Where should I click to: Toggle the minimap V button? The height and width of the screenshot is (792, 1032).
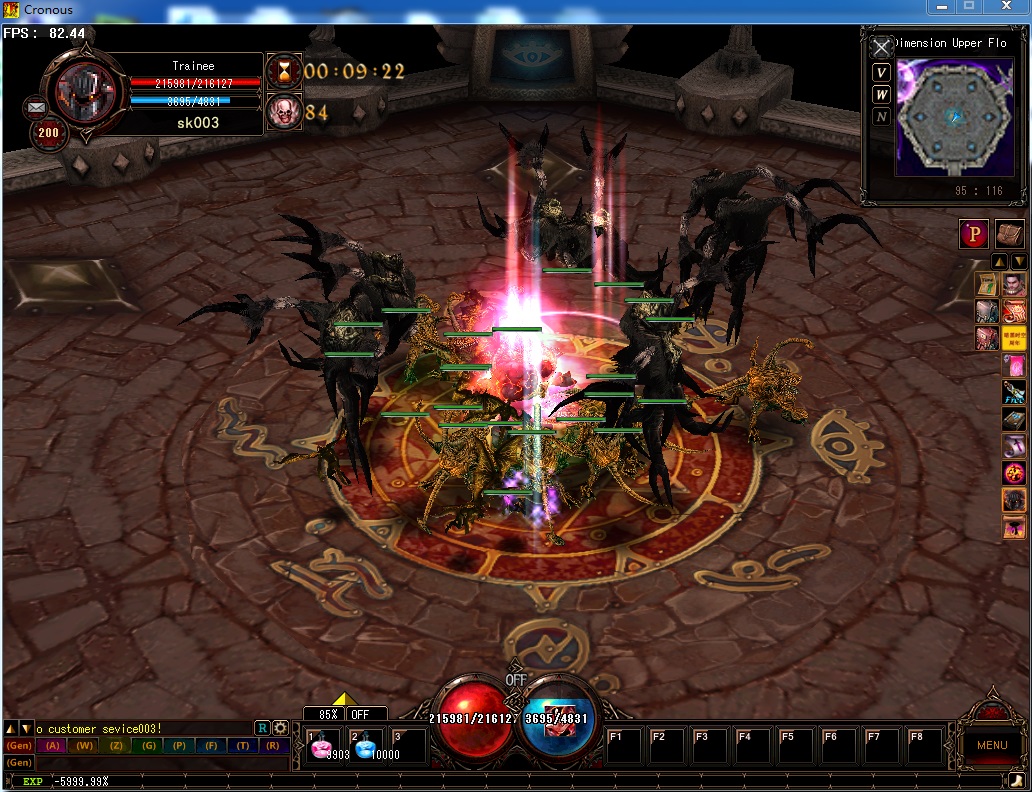(881, 72)
